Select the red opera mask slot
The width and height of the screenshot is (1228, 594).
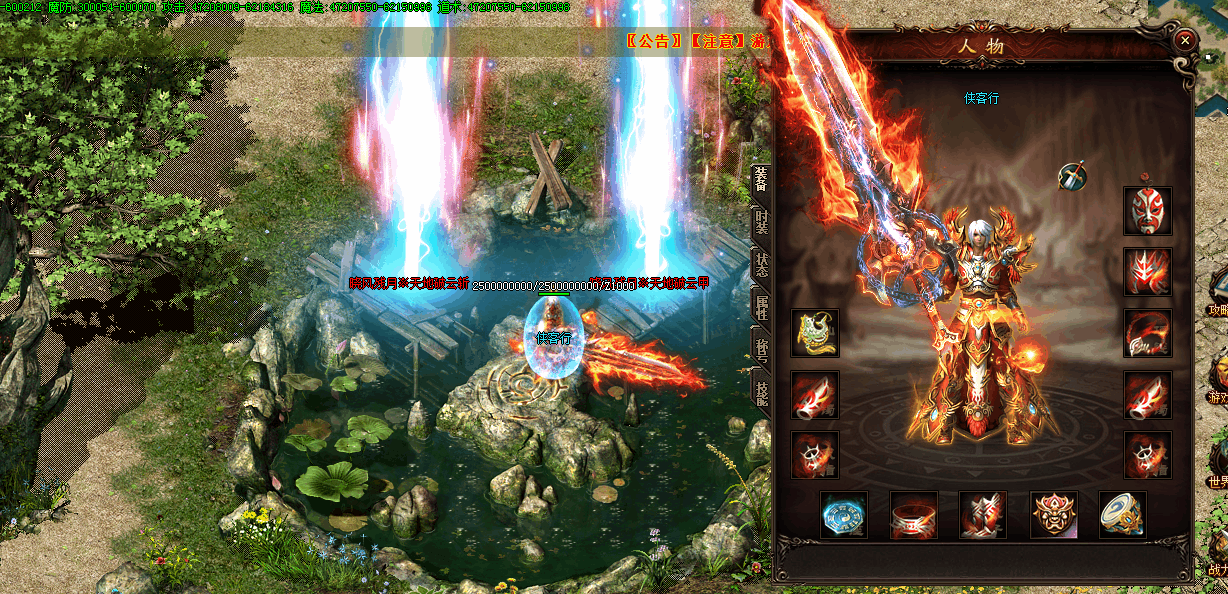pos(1147,210)
